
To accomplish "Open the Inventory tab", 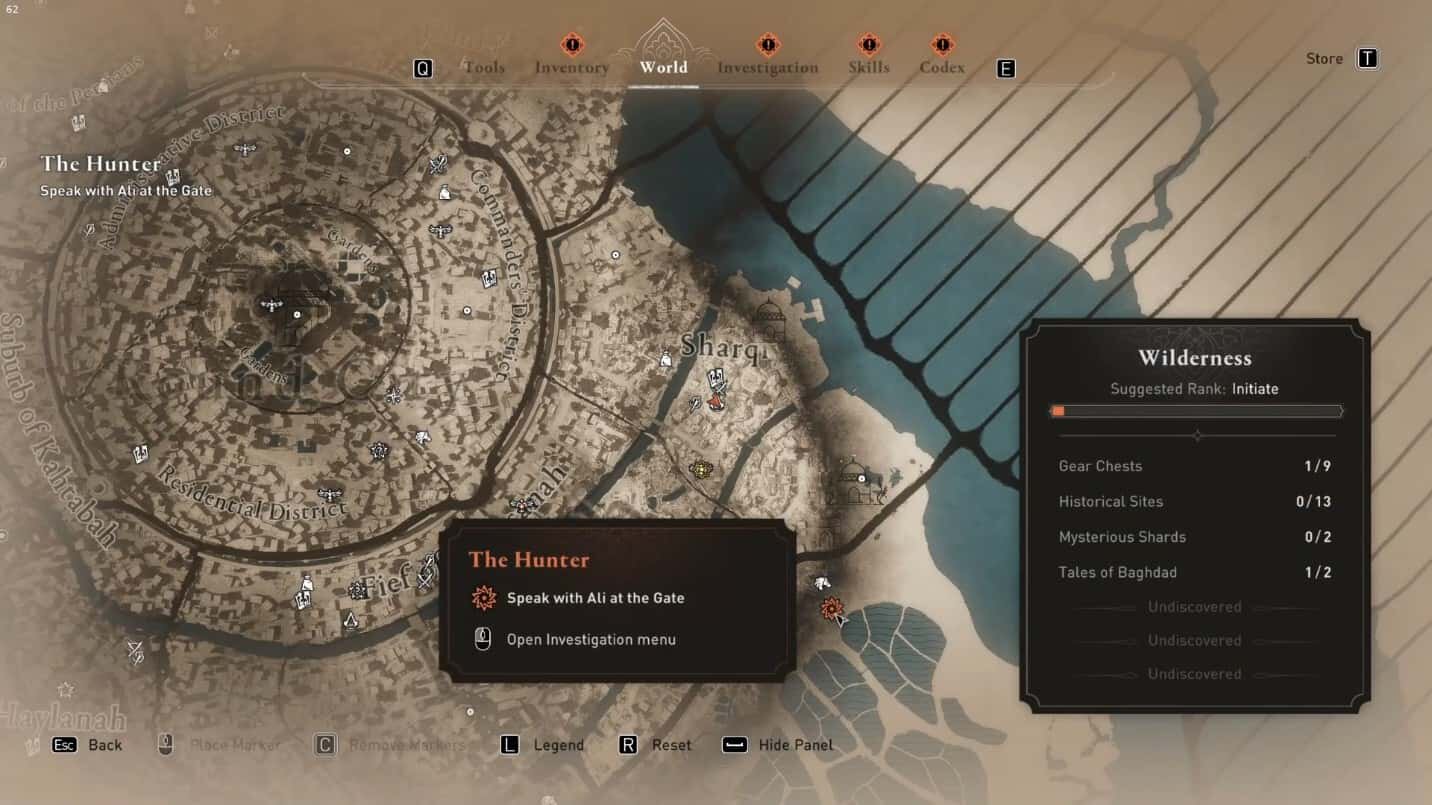I will pyautogui.click(x=571, y=68).
